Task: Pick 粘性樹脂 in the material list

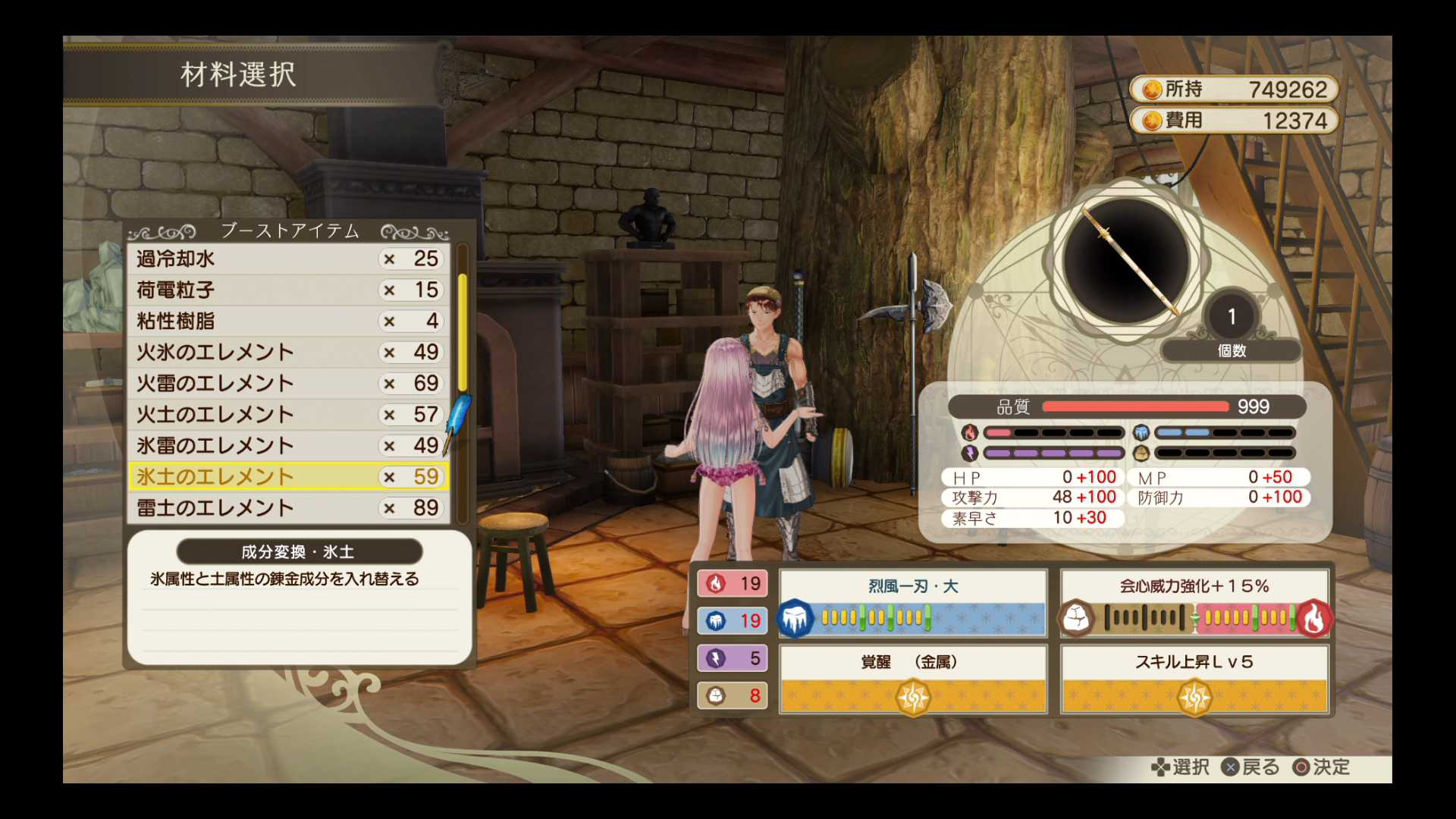Action: coord(288,322)
